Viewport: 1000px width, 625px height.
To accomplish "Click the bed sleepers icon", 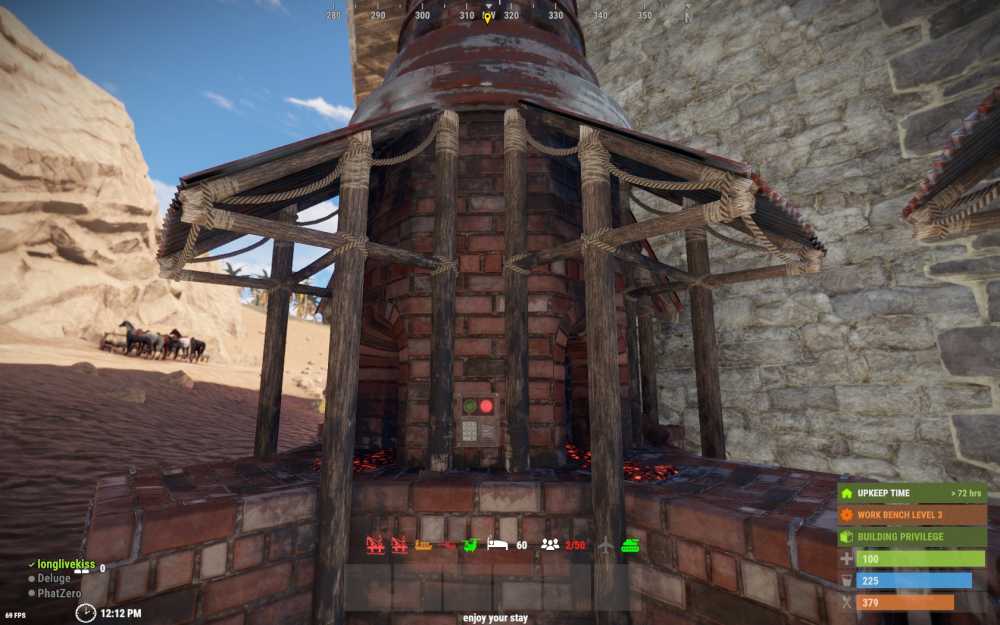I will (497, 545).
